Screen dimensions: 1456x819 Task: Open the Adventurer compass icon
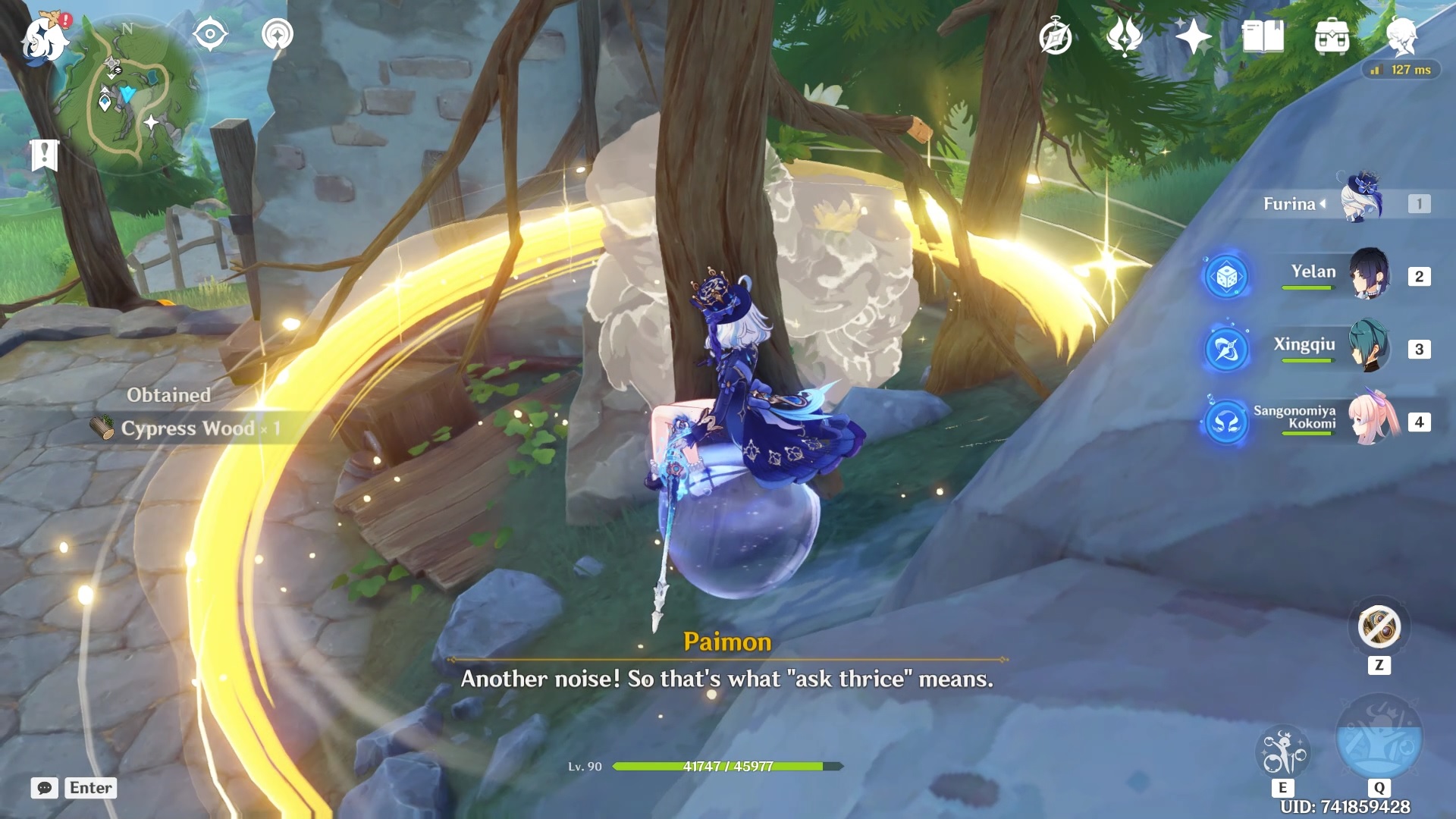click(1055, 37)
